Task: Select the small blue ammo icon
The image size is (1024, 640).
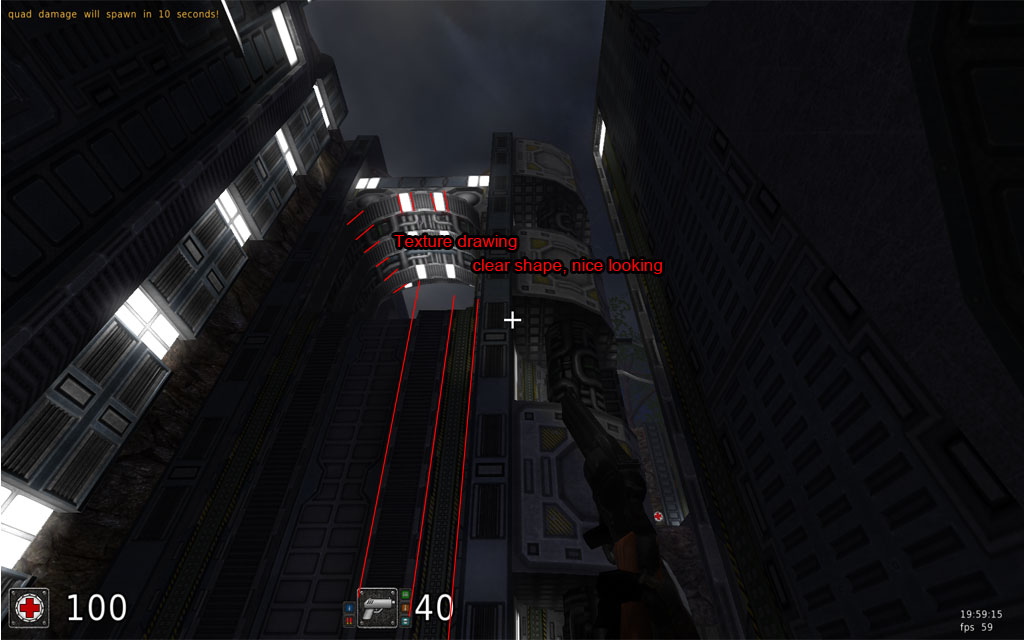Action: coord(349,608)
